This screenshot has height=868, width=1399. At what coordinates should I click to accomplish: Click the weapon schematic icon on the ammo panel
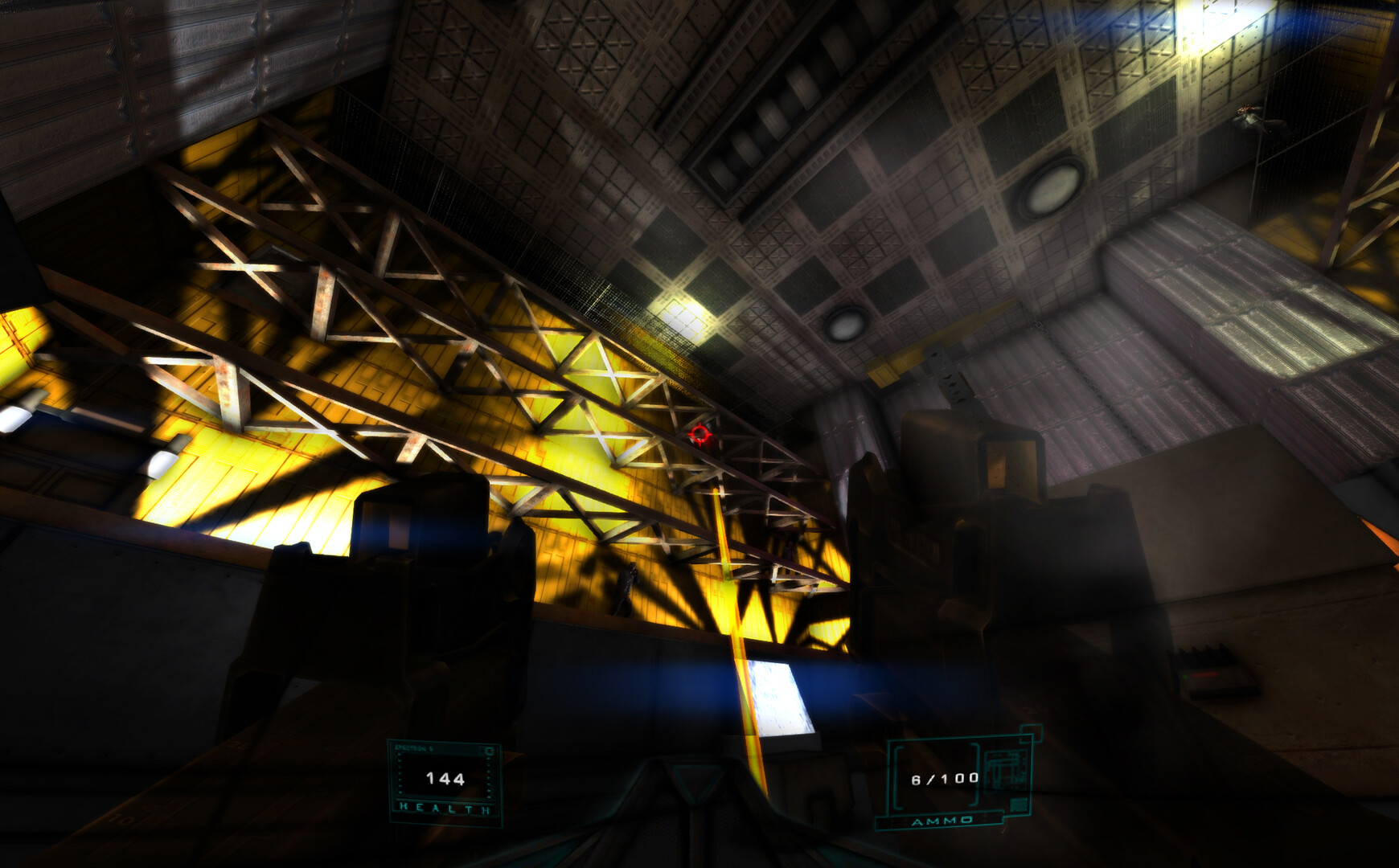click(x=1005, y=769)
